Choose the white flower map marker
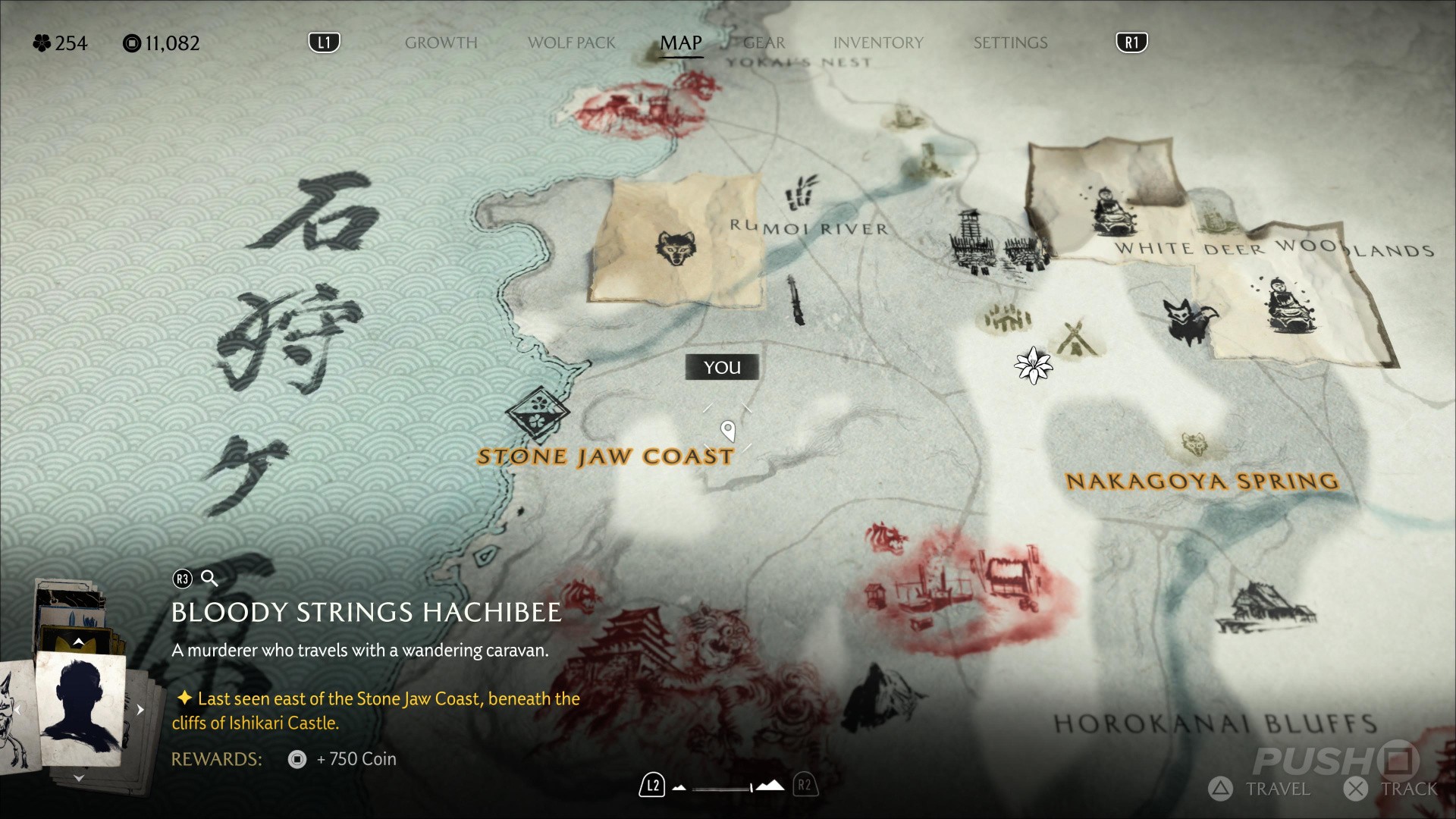The image size is (1456, 819). pyautogui.click(x=1033, y=366)
